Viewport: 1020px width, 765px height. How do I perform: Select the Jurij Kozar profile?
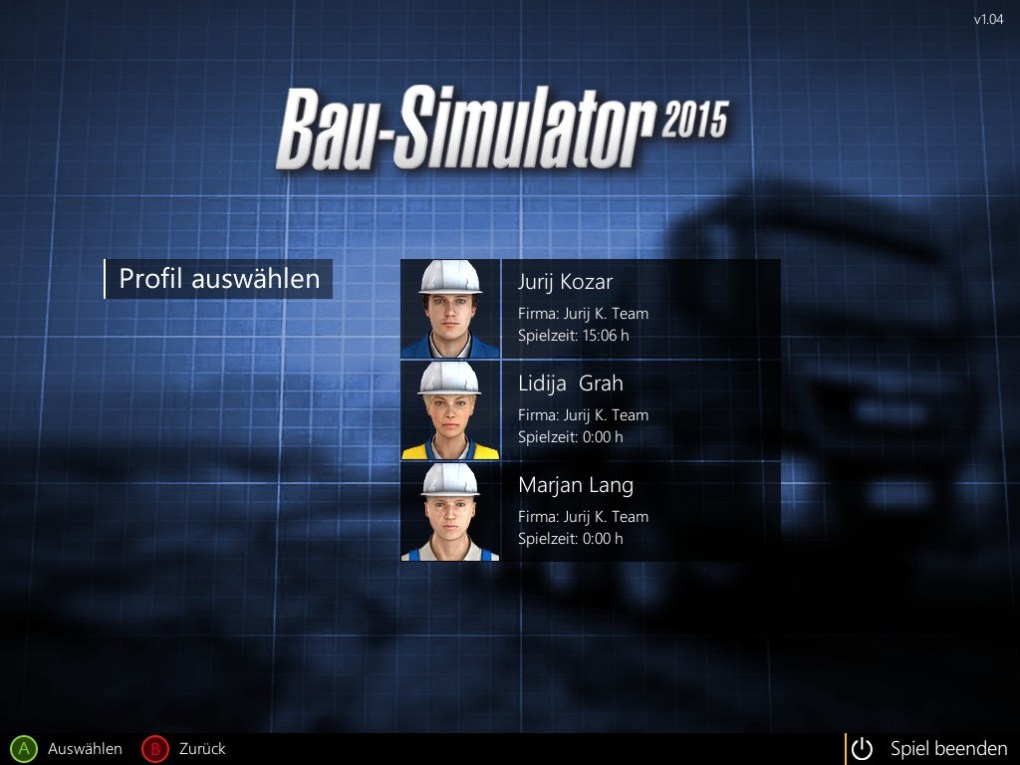(590, 309)
